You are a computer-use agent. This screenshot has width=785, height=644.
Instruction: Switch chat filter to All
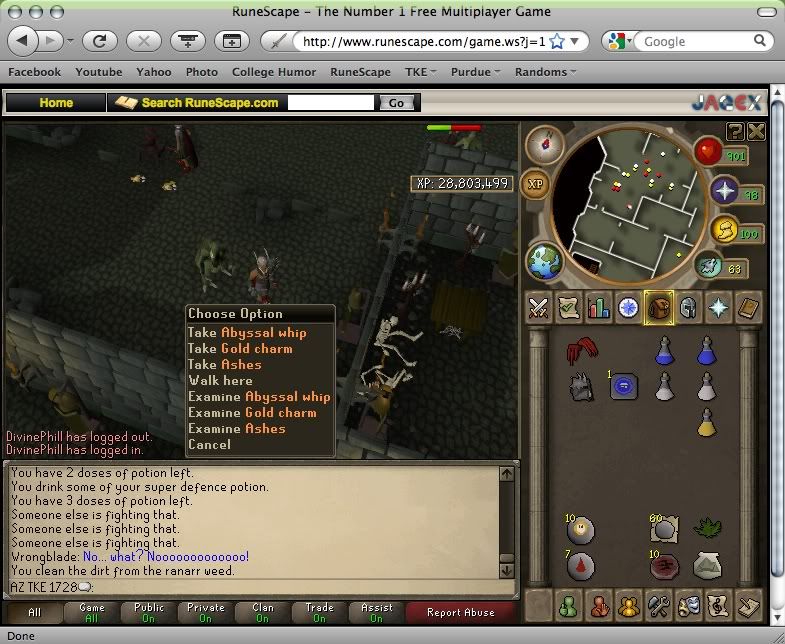35,612
